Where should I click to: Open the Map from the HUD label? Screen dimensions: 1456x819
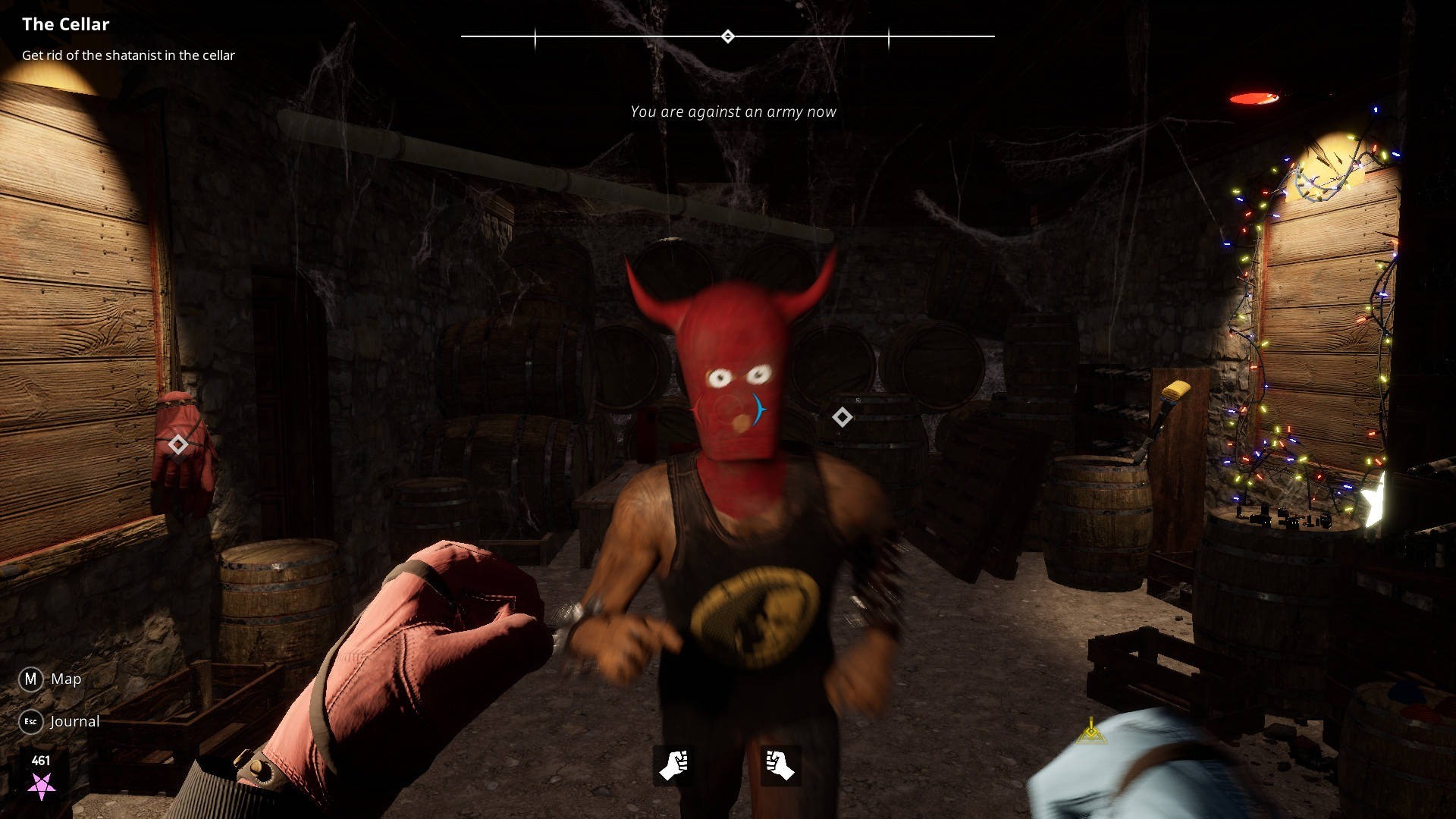(65, 679)
